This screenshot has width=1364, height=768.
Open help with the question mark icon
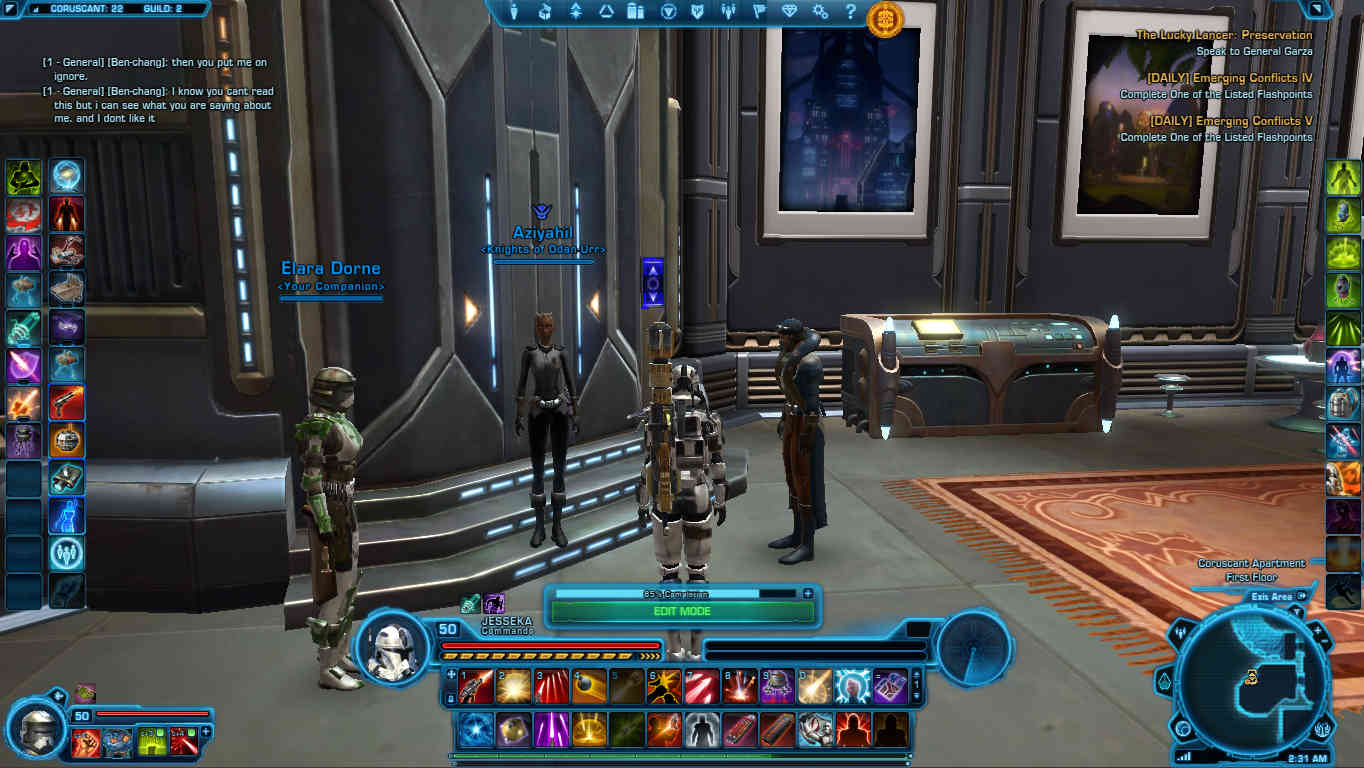pyautogui.click(x=851, y=12)
